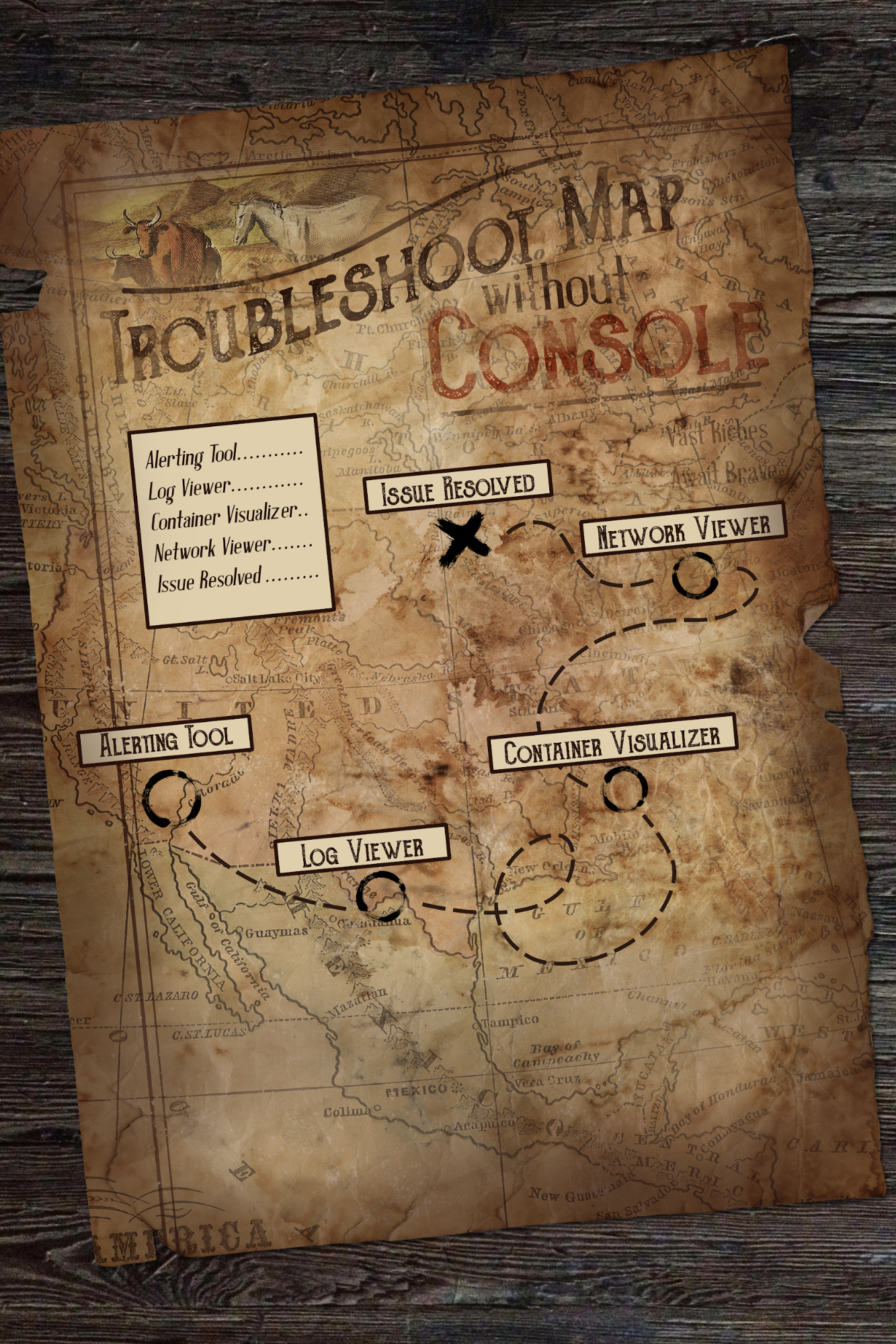Choose Alerting Tool in the legend list

point(224,455)
